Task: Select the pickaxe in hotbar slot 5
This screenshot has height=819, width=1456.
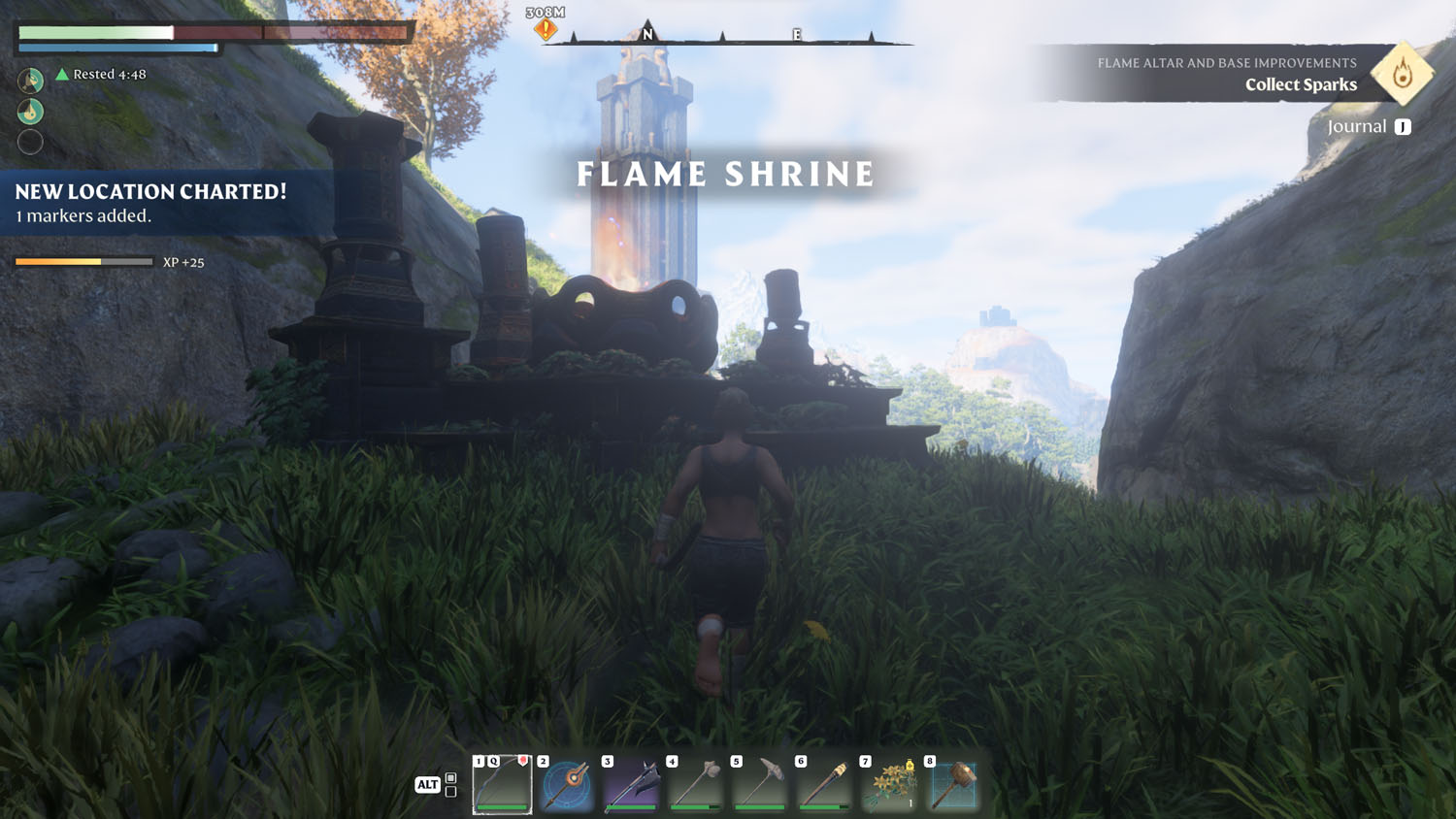Action: (x=760, y=784)
